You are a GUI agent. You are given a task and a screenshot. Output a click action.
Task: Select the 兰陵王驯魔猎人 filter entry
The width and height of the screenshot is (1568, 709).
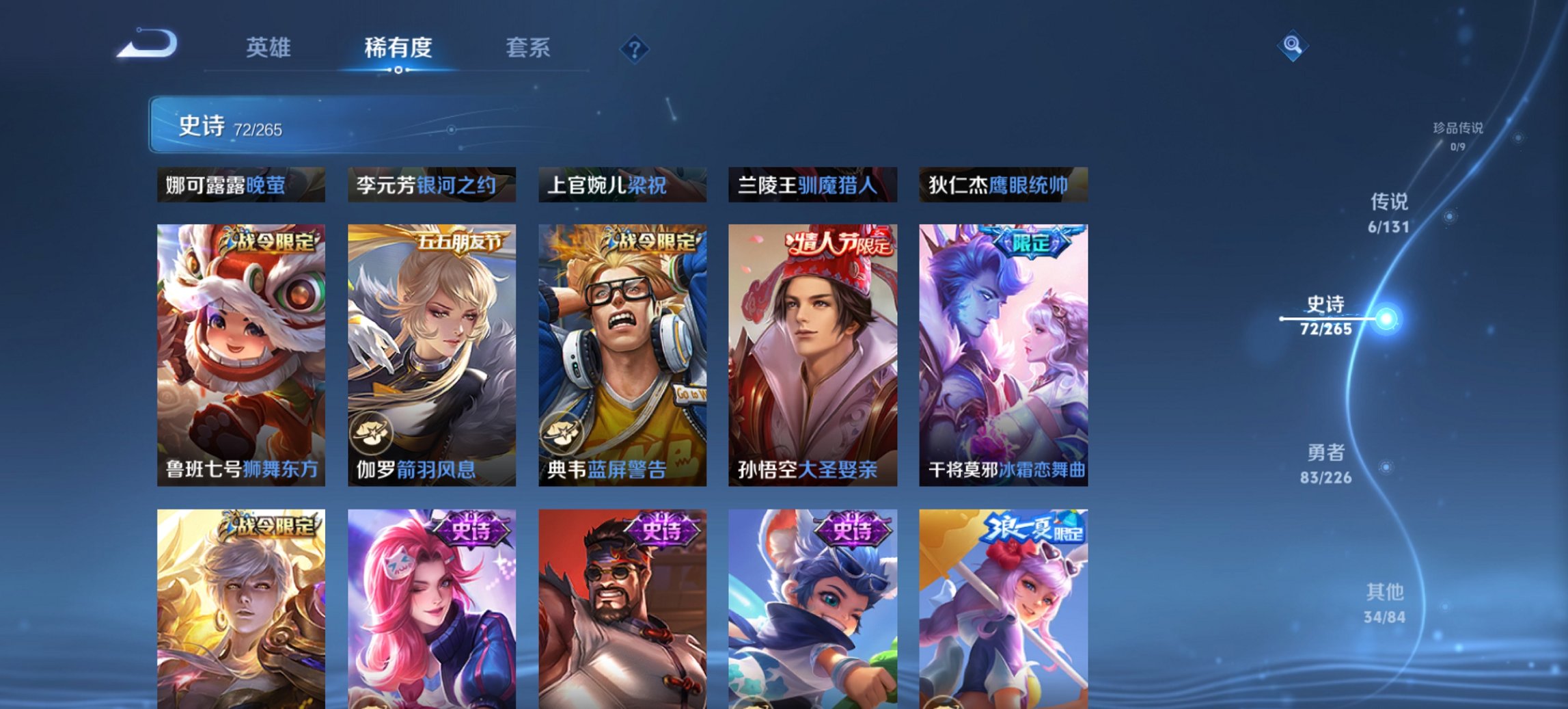(x=812, y=183)
